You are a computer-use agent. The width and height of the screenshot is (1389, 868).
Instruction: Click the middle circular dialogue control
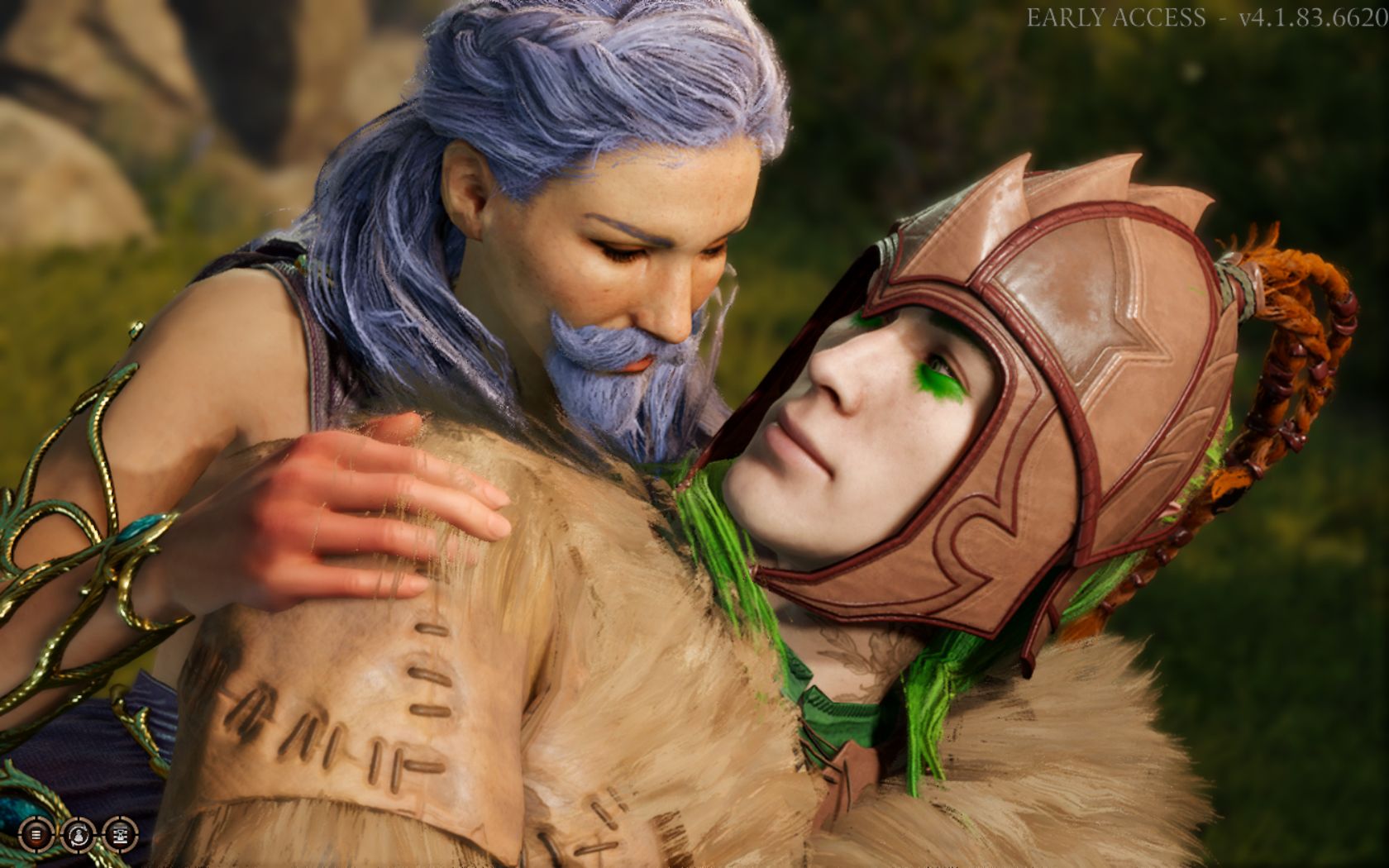click(79, 835)
